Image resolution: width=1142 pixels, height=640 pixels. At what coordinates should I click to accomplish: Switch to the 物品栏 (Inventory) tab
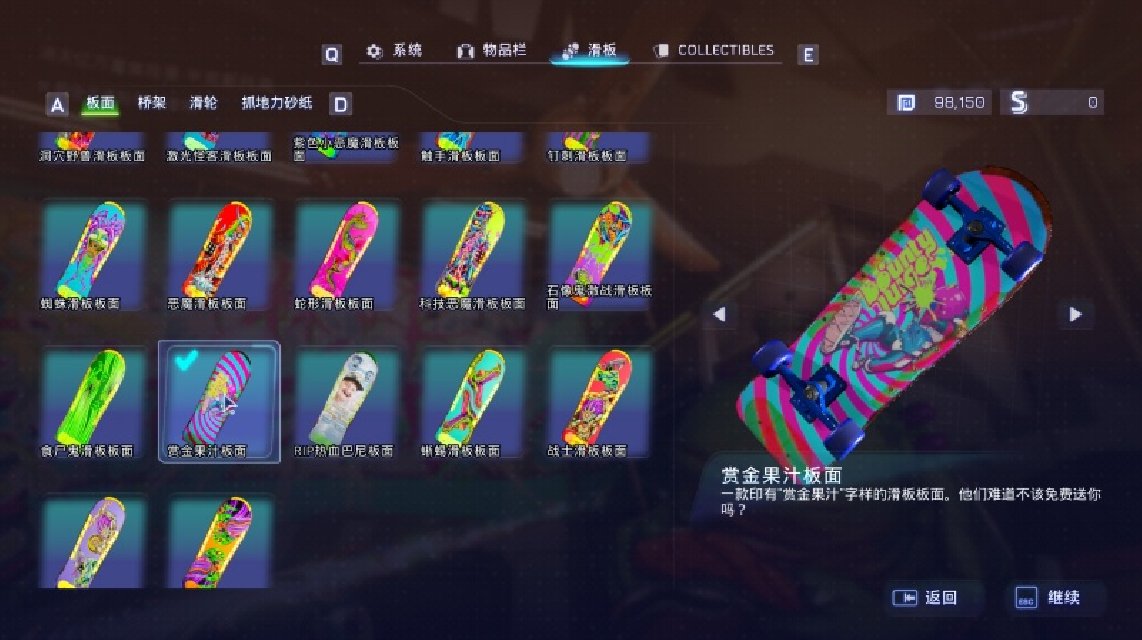(x=491, y=51)
